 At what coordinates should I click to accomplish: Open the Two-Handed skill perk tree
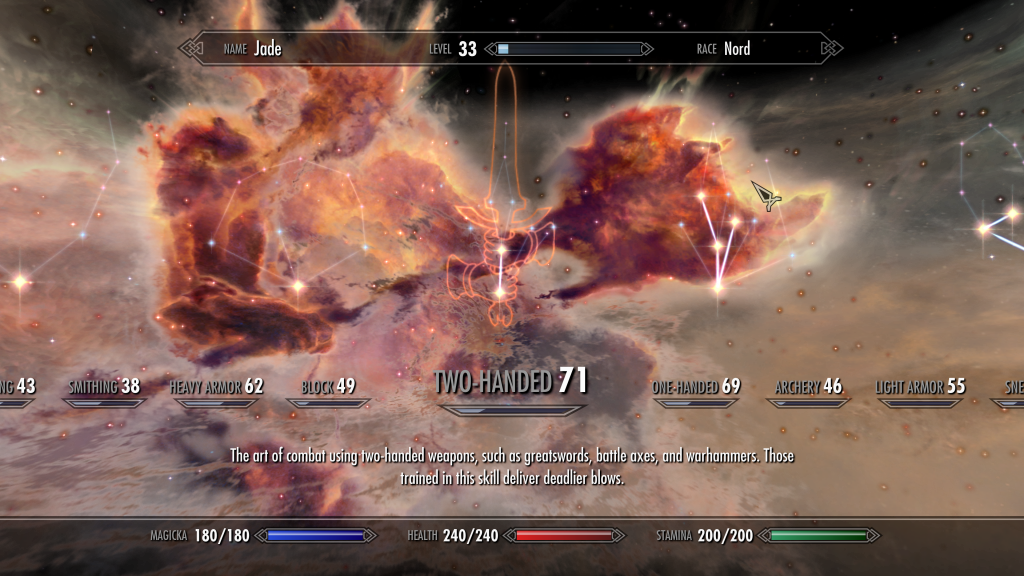510,381
